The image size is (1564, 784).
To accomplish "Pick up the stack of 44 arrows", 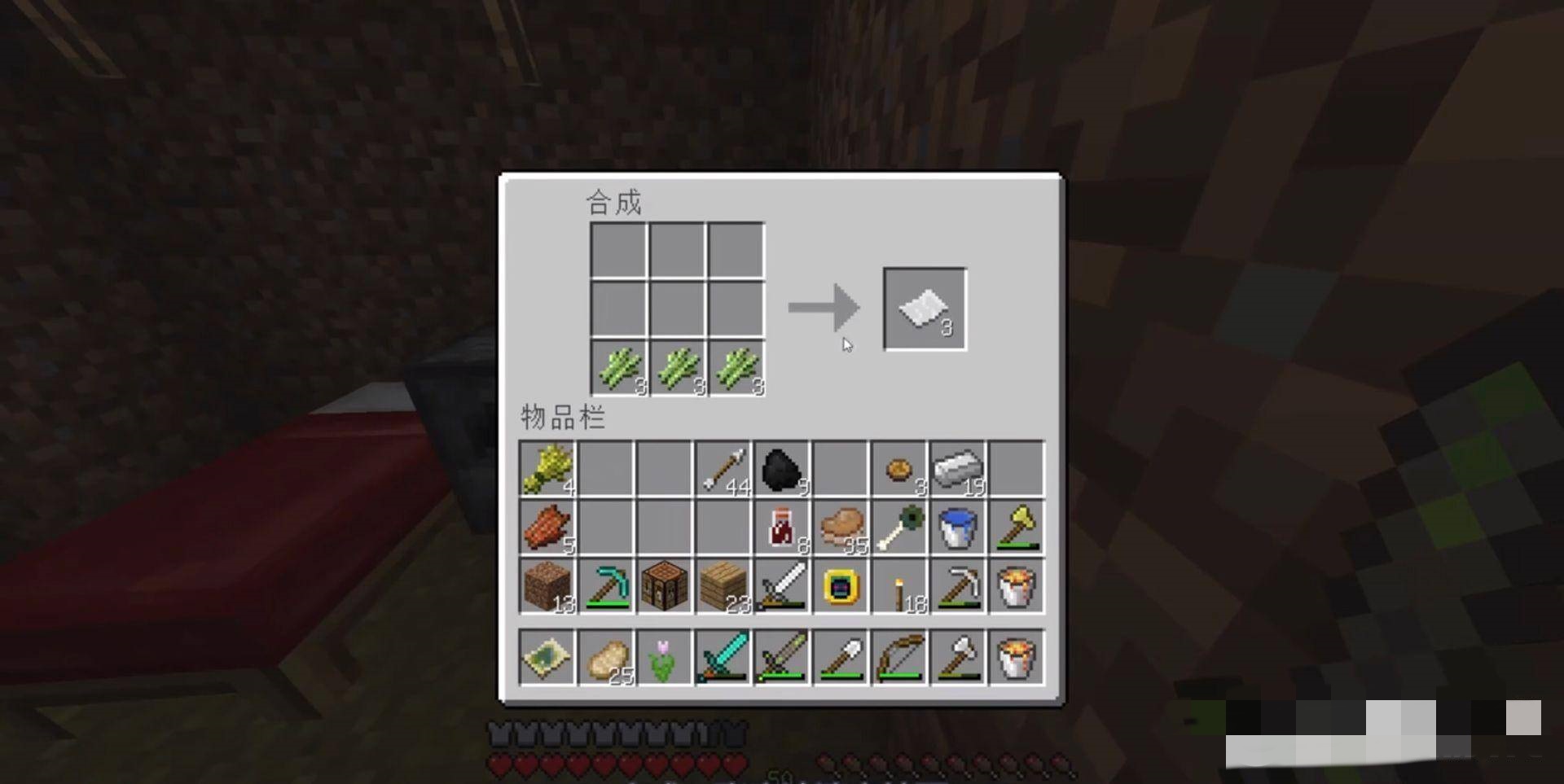I will point(723,469).
